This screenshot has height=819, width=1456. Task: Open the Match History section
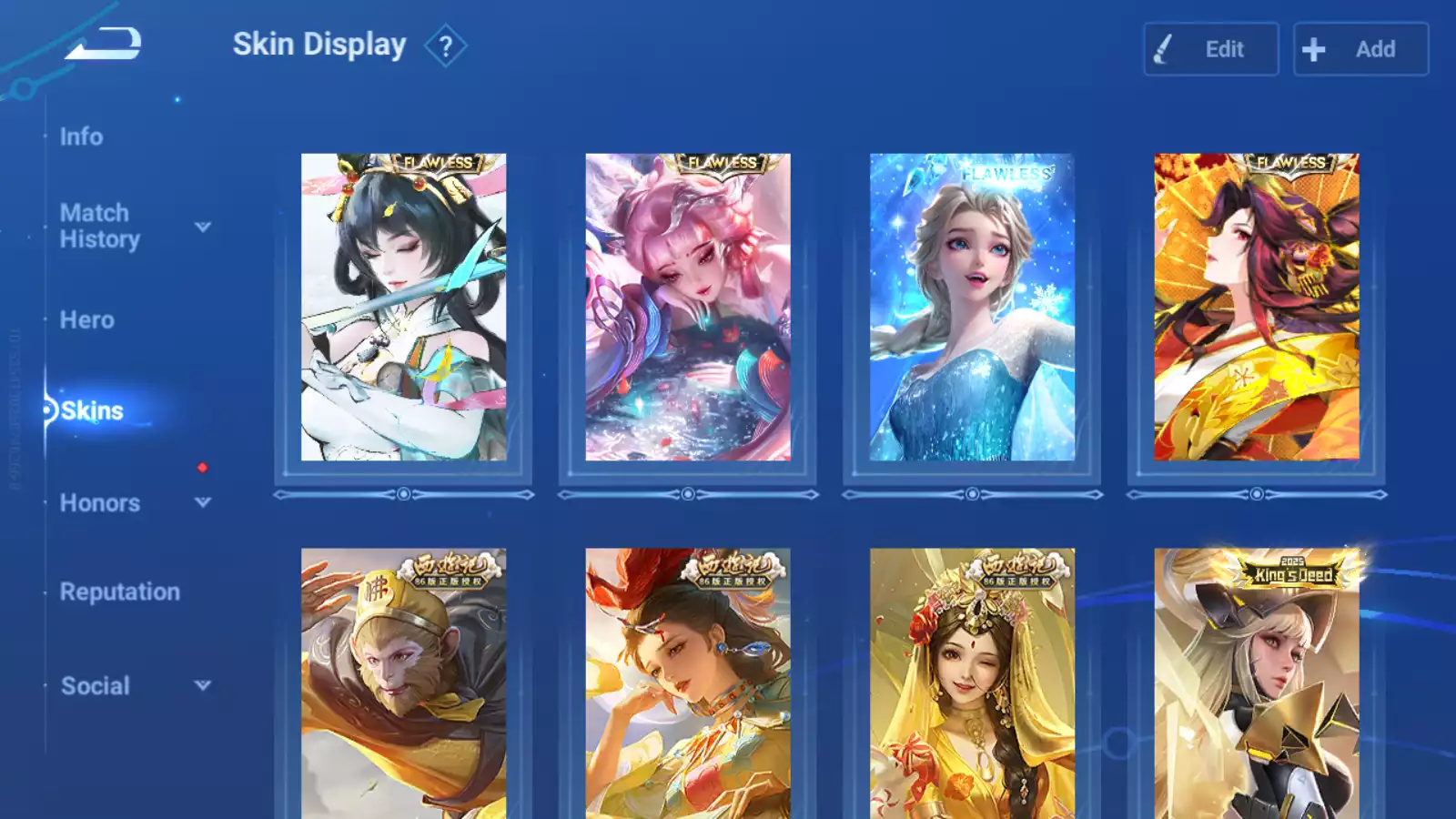click(99, 226)
